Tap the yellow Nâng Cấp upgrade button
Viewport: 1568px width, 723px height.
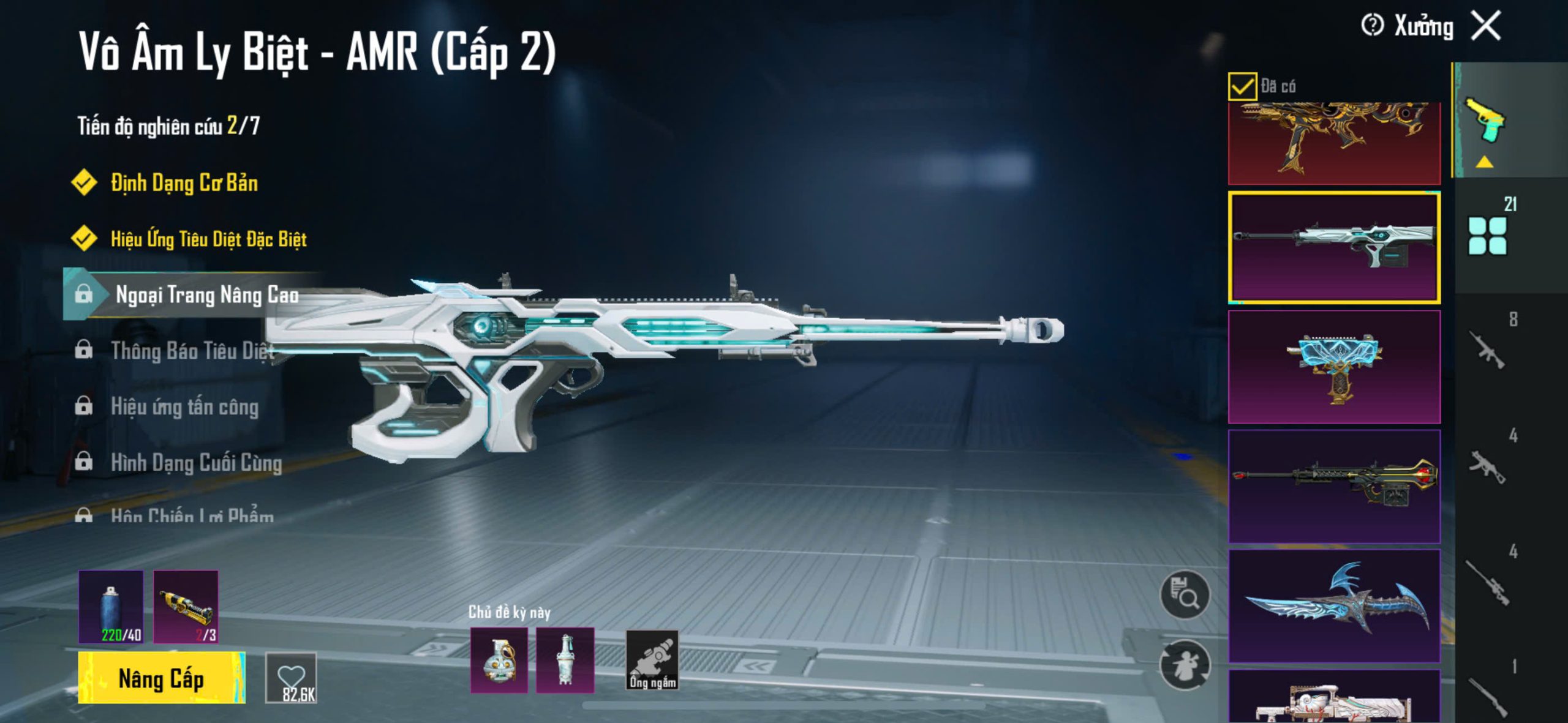[x=161, y=678]
